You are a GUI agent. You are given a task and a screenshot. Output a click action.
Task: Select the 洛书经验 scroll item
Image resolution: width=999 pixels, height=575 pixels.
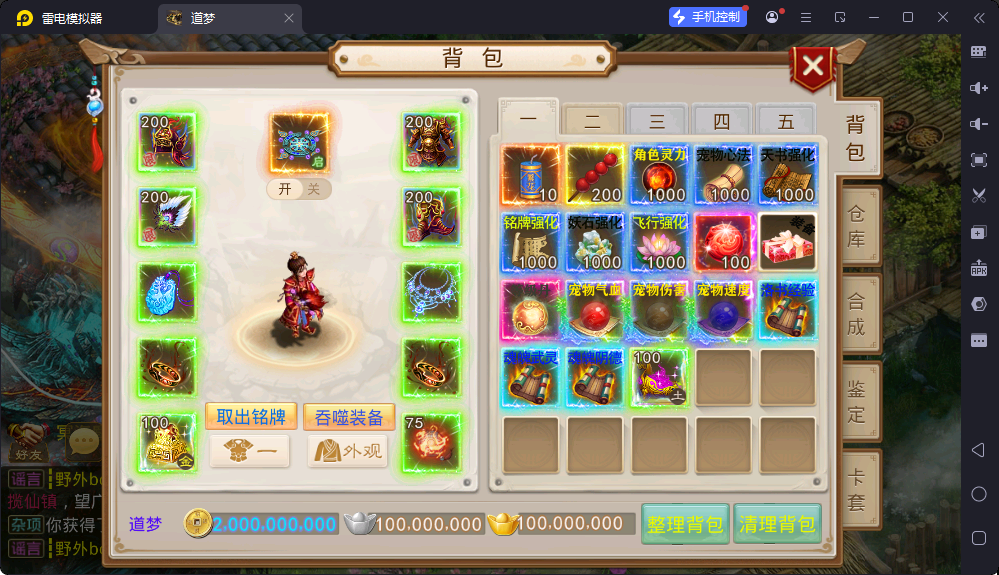pyautogui.click(x=787, y=309)
